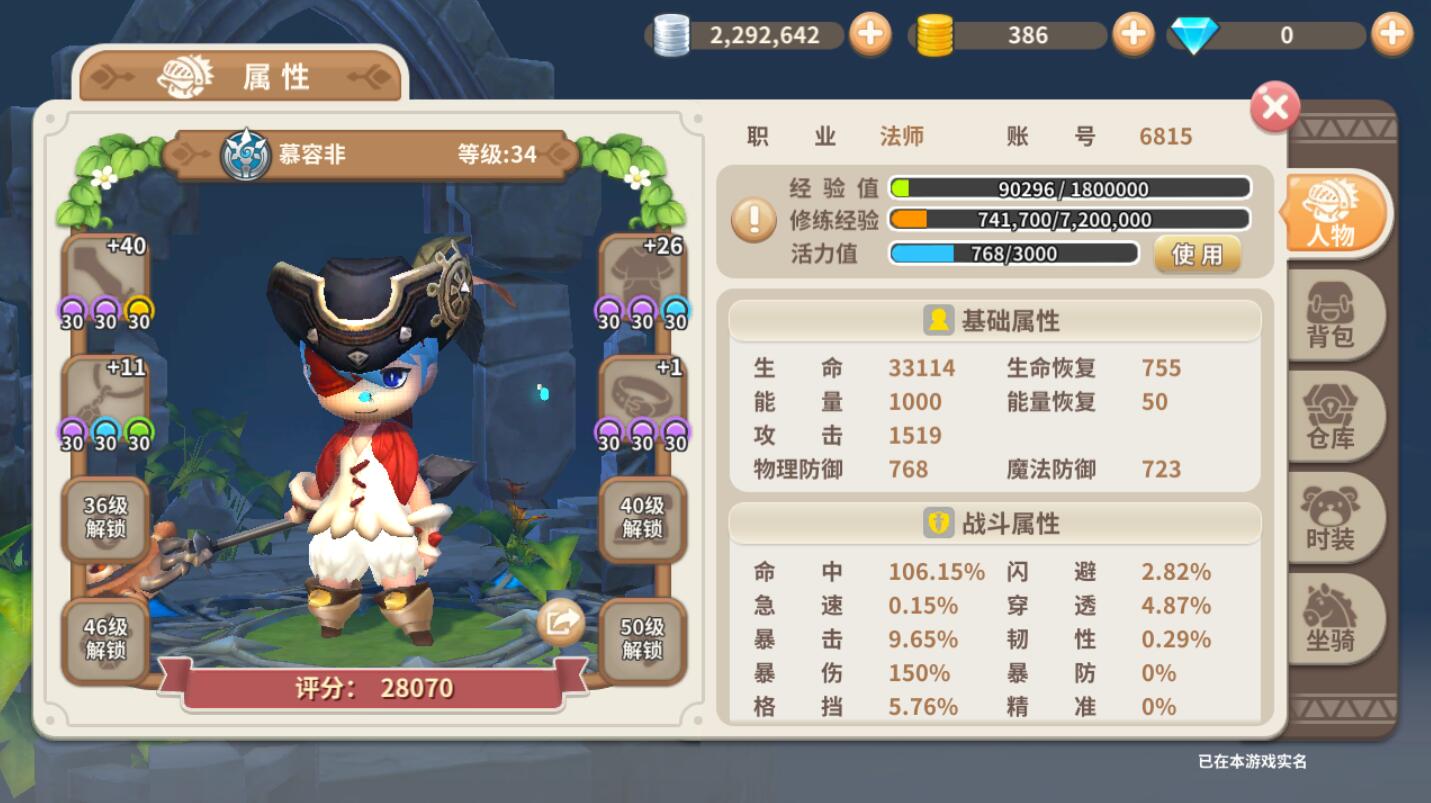Tap the experience info exclamation icon

pyautogui.click(x=753, y=220)
